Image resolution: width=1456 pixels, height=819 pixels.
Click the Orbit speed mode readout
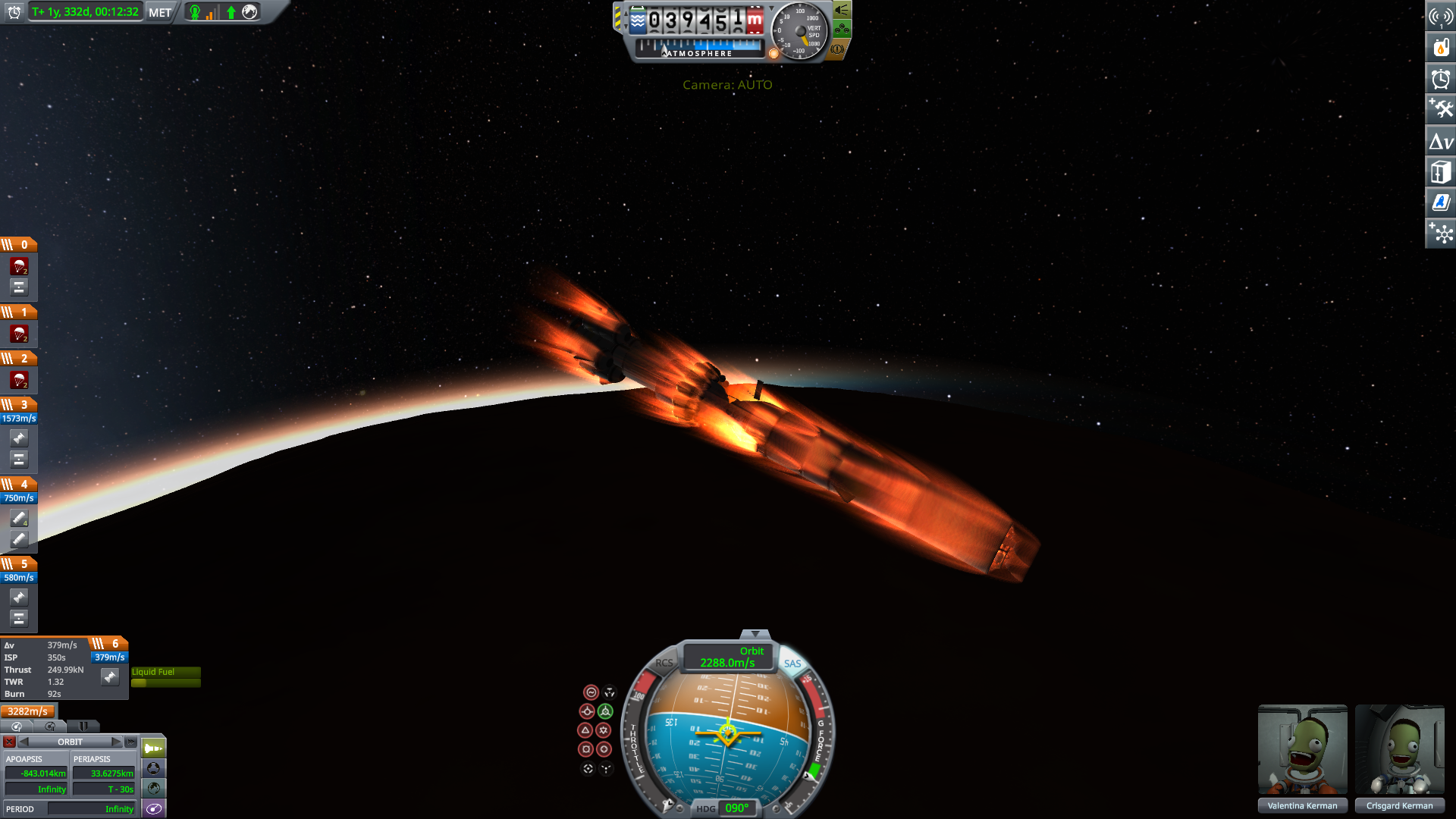click(728, 657)
